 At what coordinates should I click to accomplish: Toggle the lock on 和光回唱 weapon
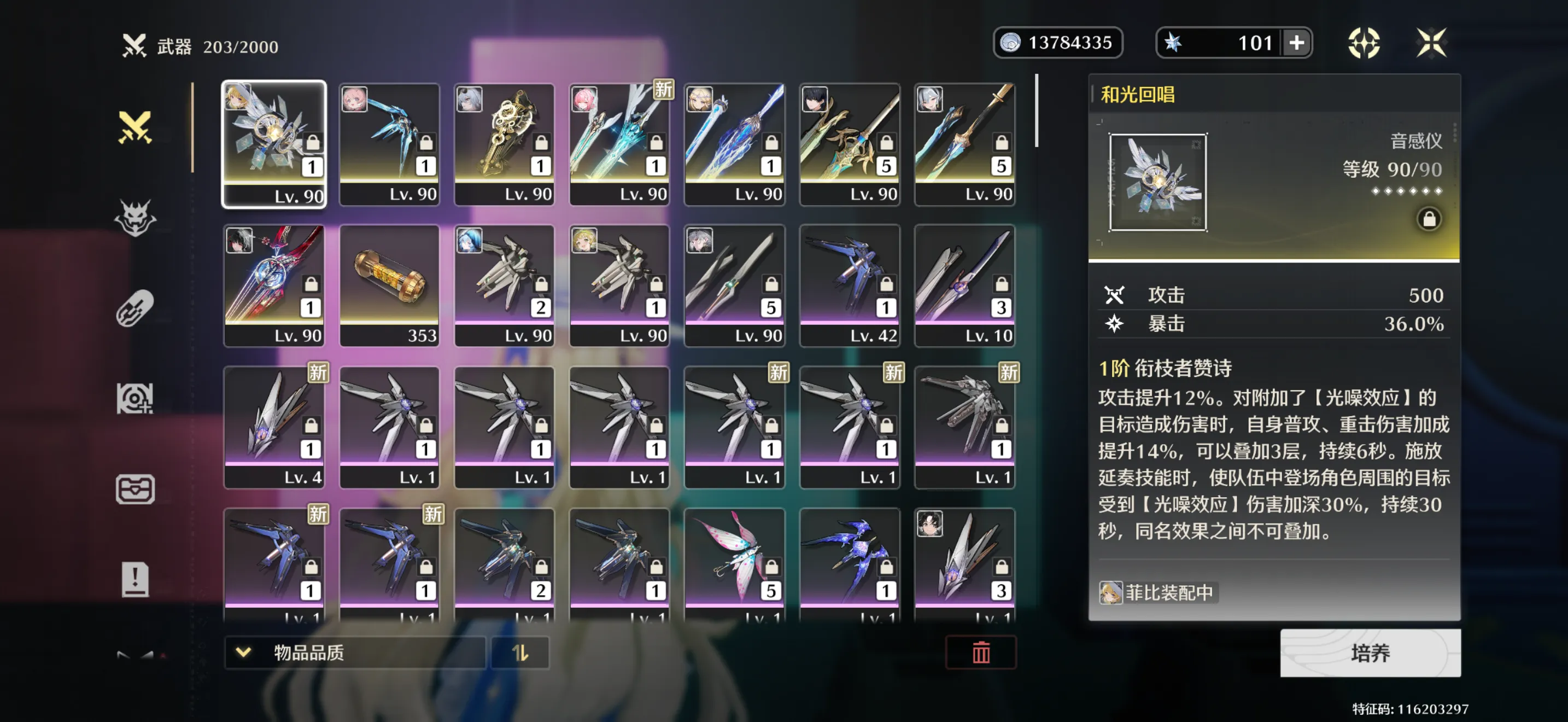click(x=1429, y=219)
